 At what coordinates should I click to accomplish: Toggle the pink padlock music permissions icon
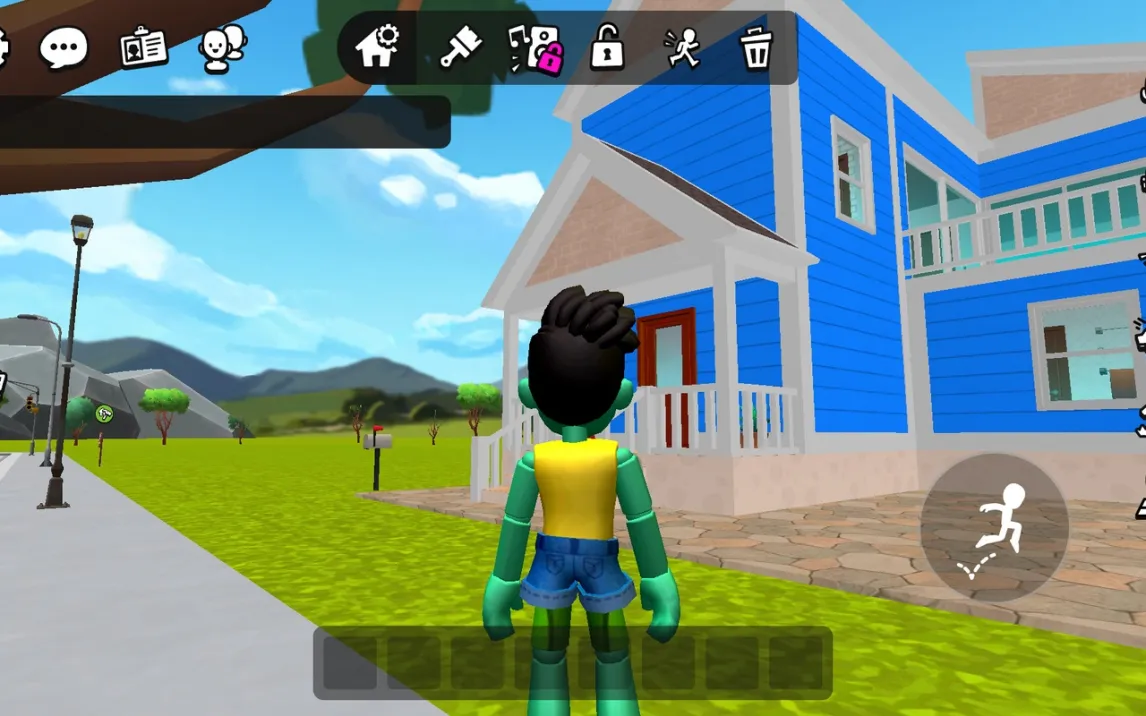[535, 48]
